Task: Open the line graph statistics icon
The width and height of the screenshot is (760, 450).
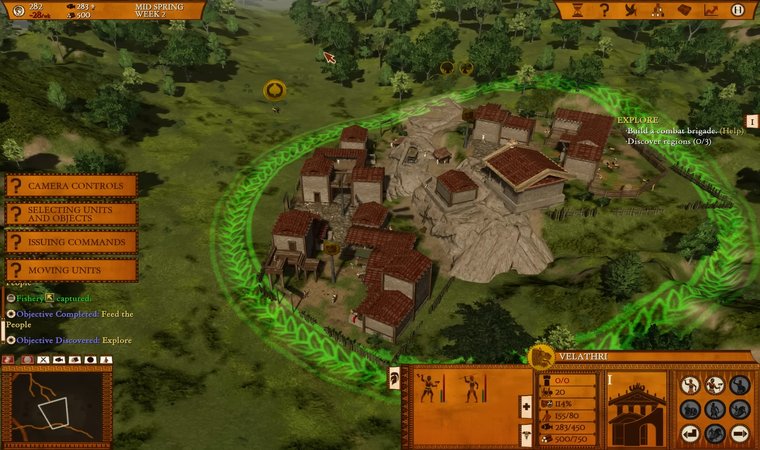Action: [711, 10]
